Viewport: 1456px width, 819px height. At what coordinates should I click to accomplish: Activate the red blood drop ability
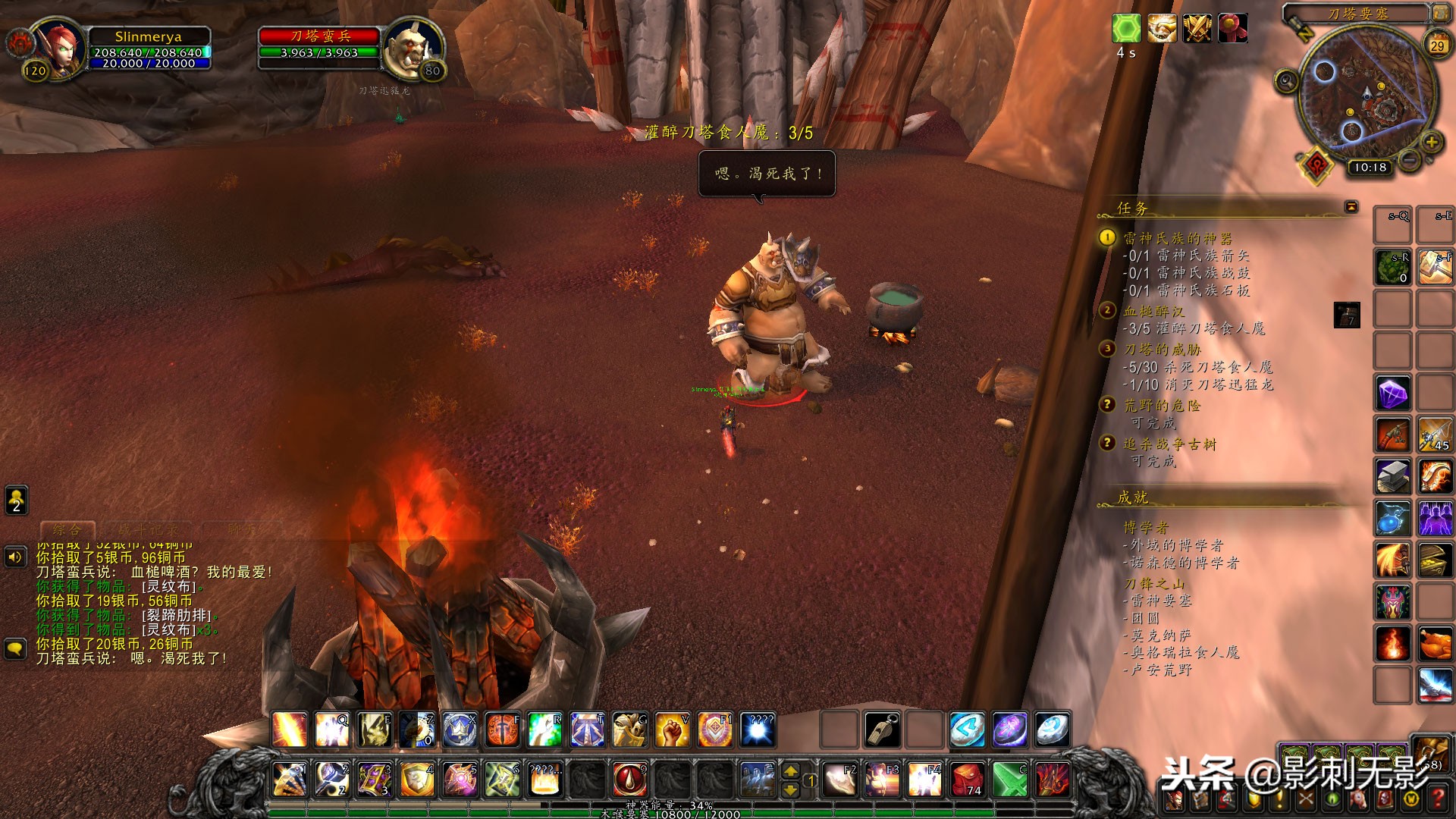[629, 779]
